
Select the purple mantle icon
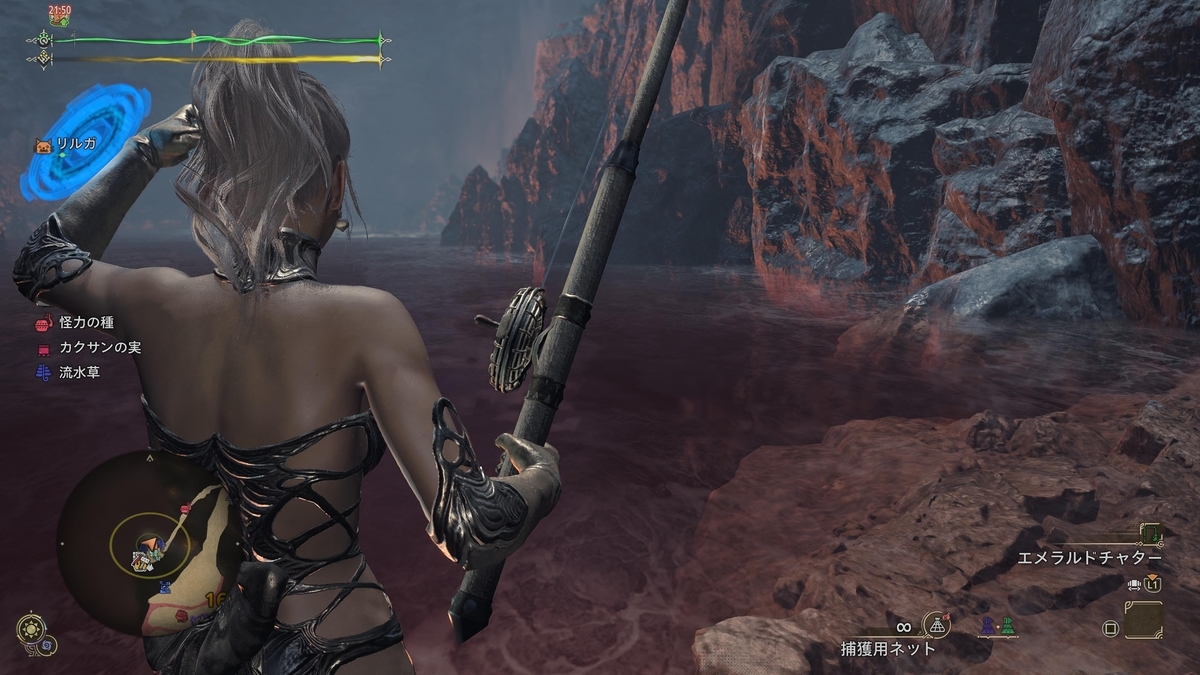[989, 627]
